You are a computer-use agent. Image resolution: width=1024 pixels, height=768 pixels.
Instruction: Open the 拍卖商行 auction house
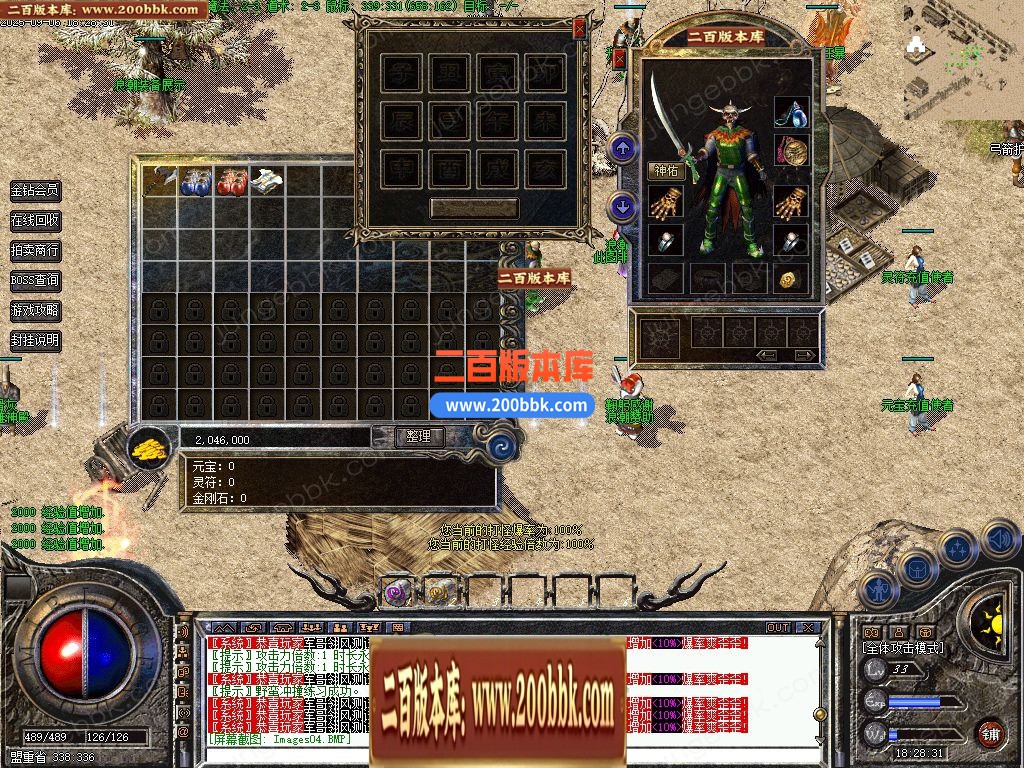click(35, 251)
